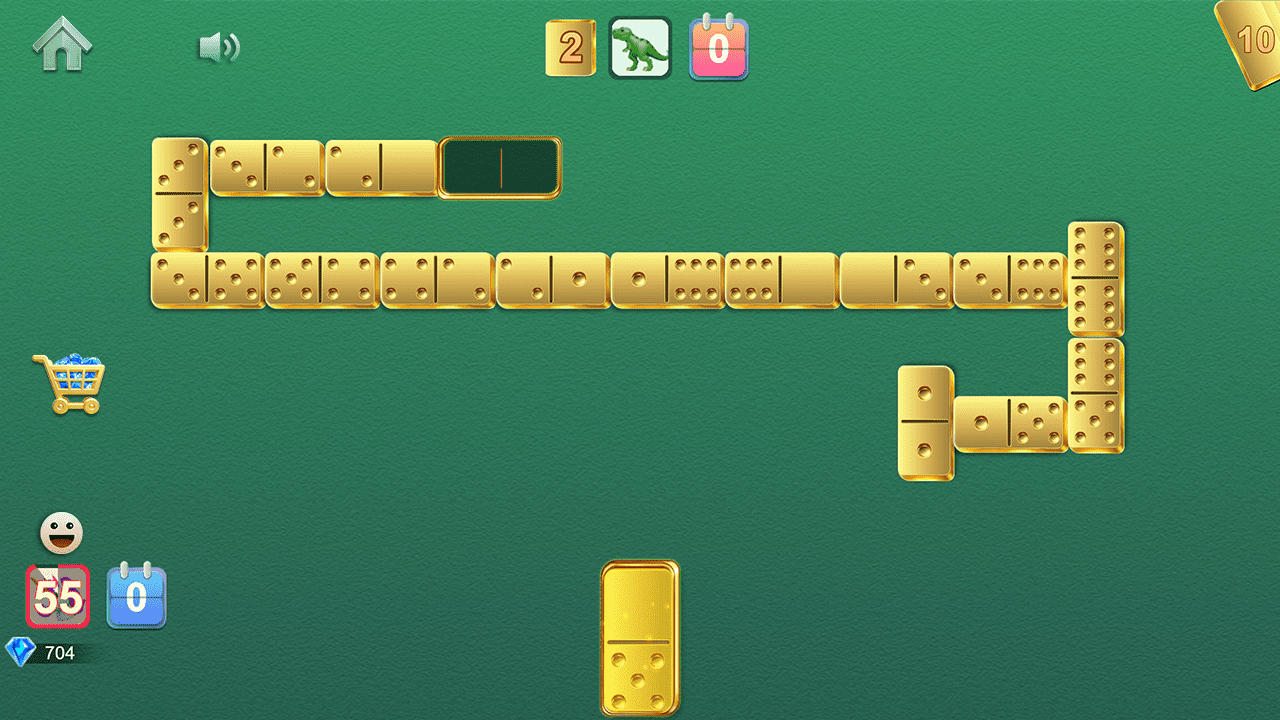Image resolution: width=1280 pixels, height=720 pixels.
Task: Mute the game sound with speaker icon
Action: point(219,45)
